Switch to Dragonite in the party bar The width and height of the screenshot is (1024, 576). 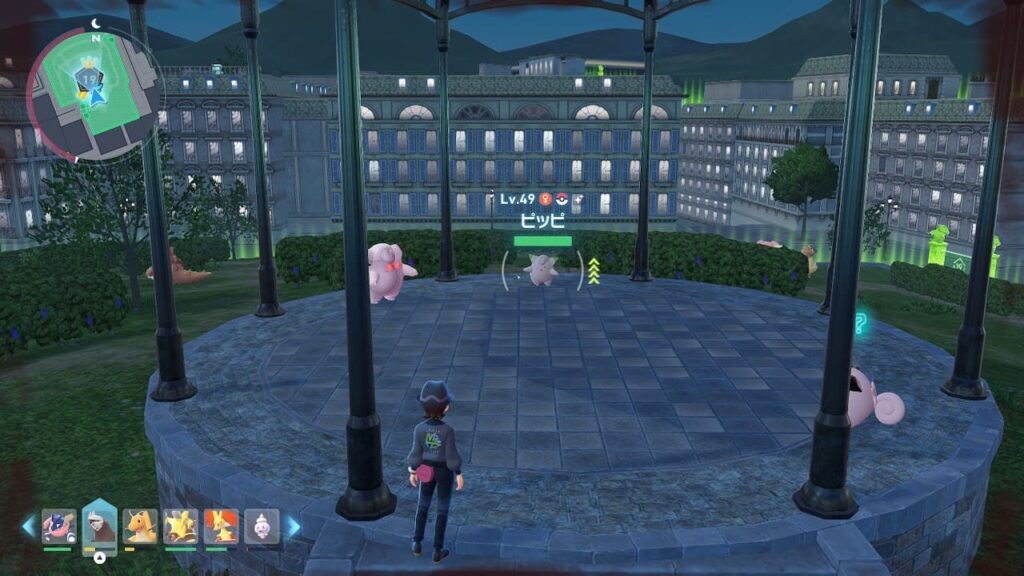(x=140, y=526)
